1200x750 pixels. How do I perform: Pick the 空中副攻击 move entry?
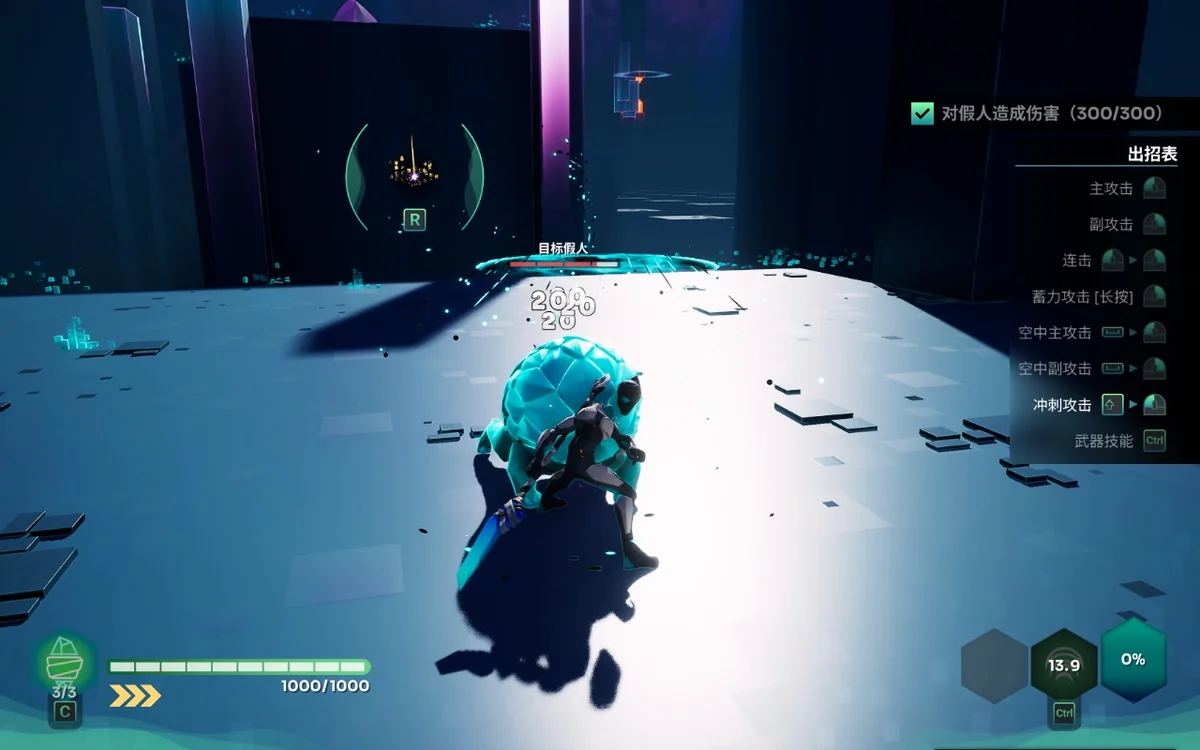pos(1091,368)
